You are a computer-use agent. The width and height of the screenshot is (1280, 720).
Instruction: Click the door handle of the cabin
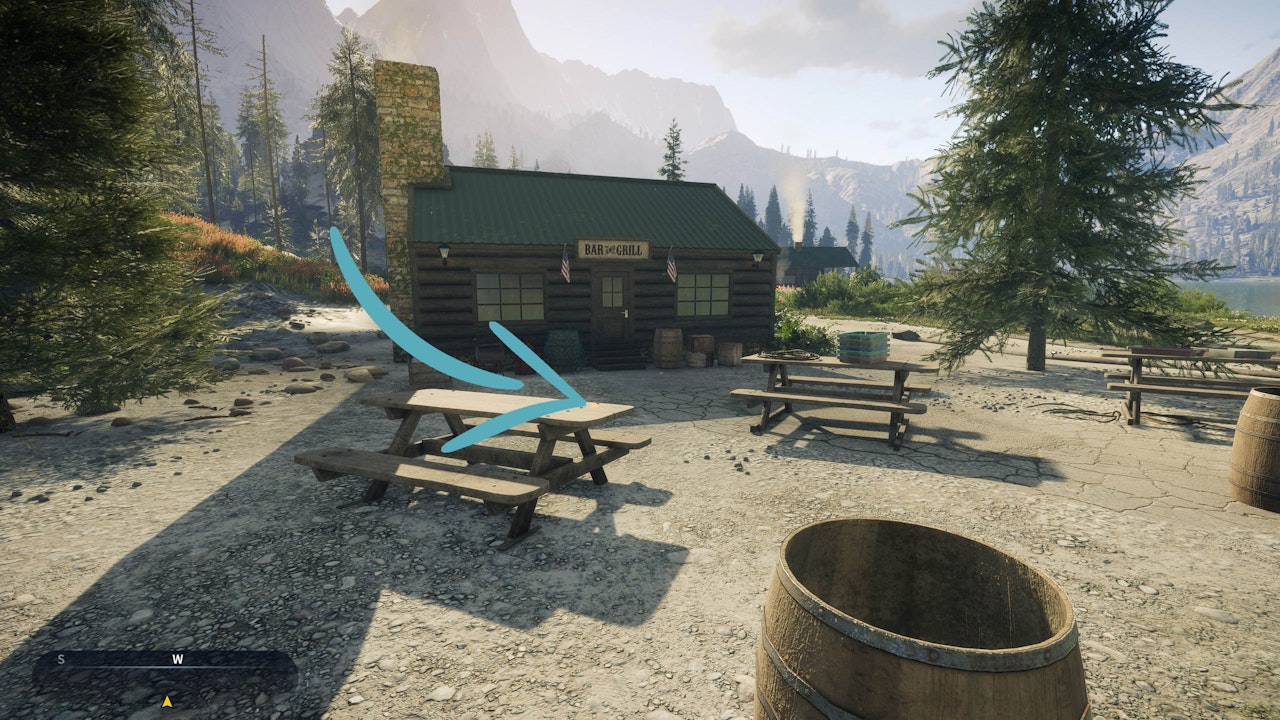click(625, 313)
